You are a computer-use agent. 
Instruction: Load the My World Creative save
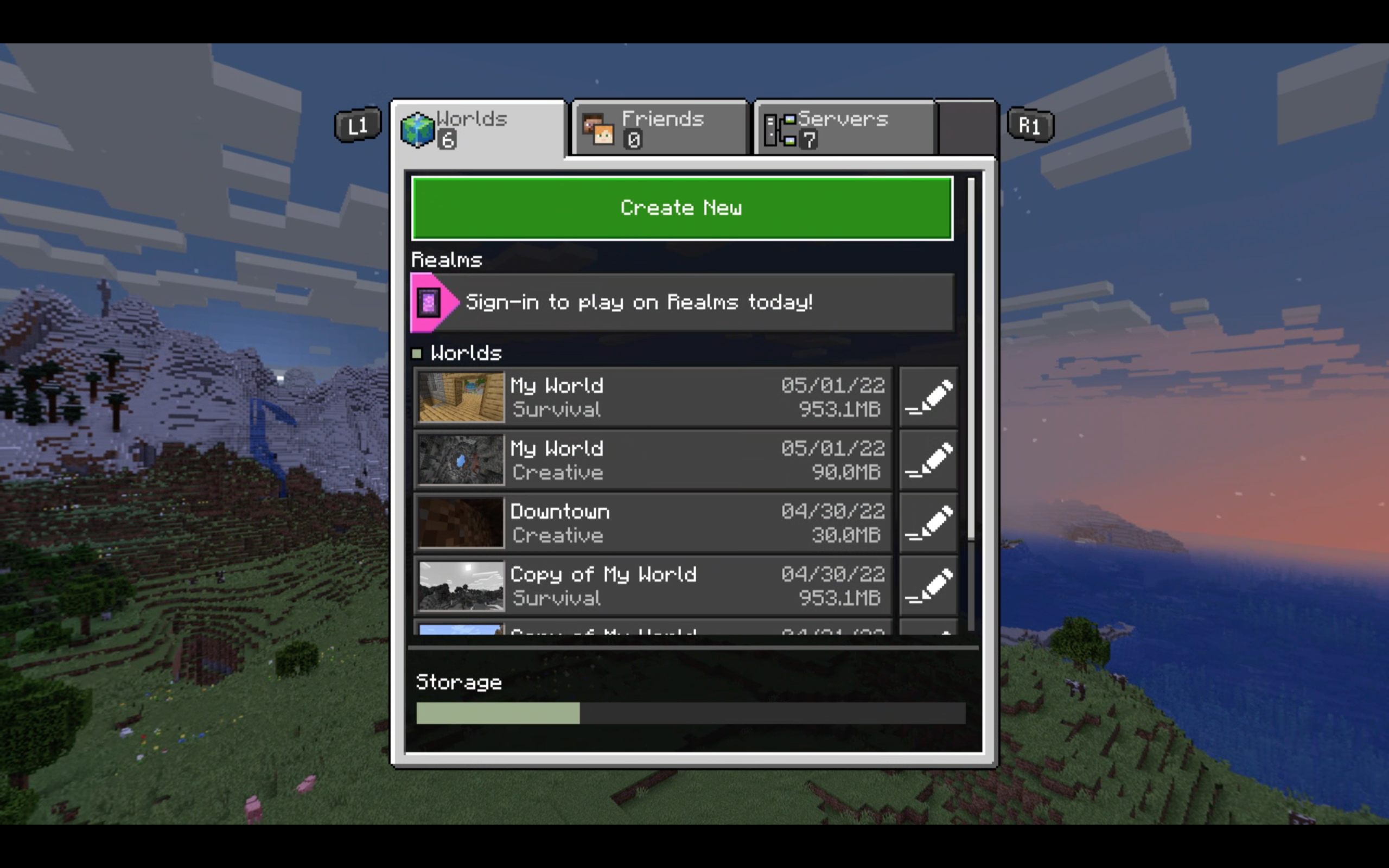(653, 461)
